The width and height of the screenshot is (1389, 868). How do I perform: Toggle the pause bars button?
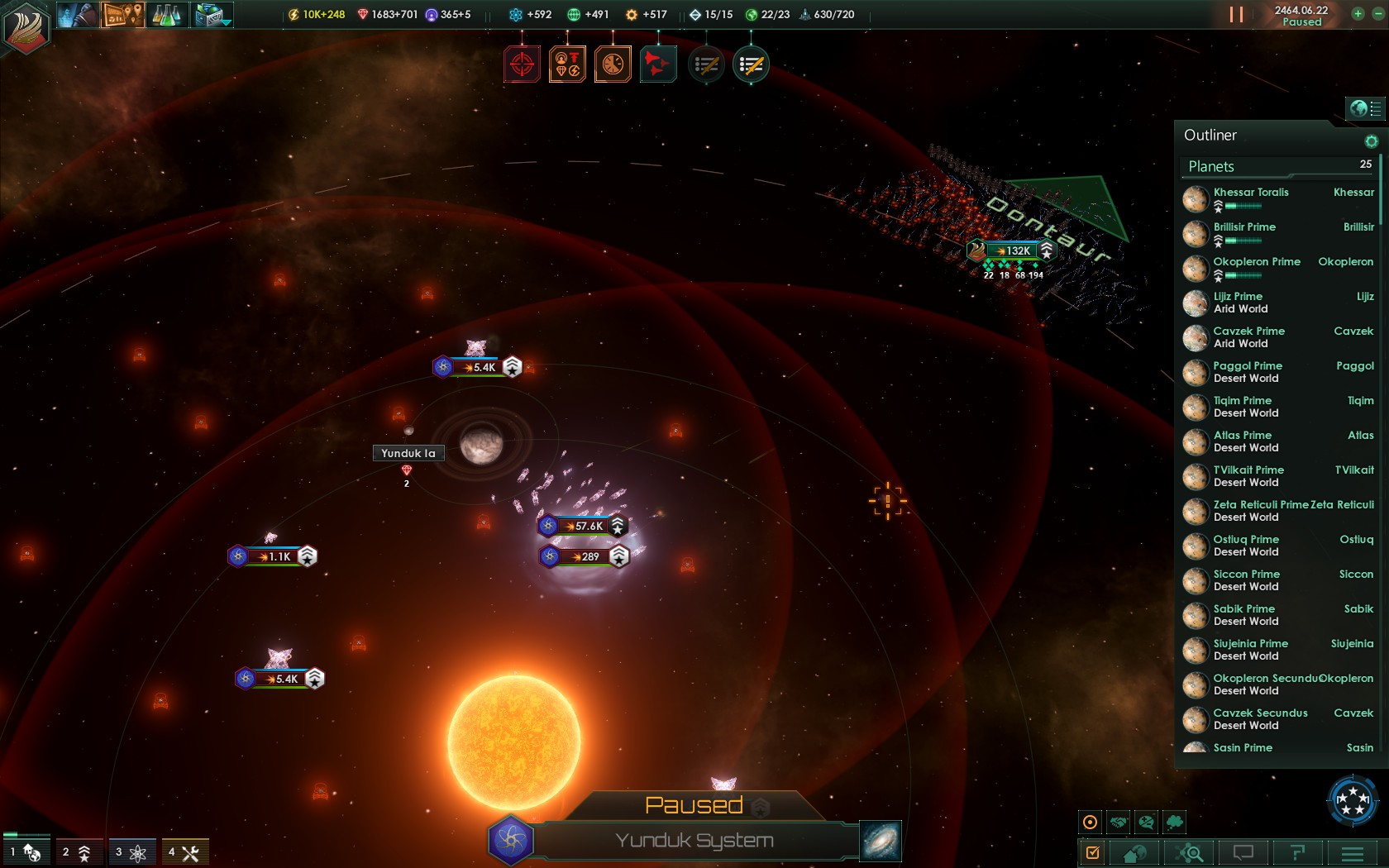[1236, 15]
